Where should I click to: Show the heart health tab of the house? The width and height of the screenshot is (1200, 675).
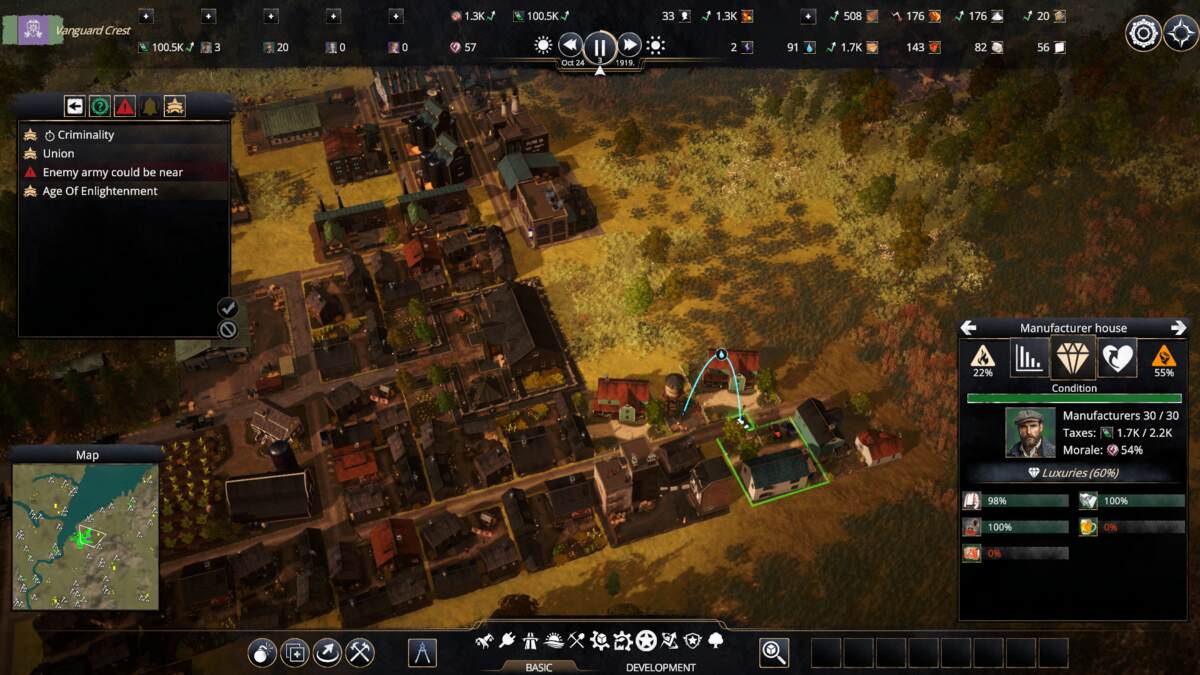pyautogui.click(x=1116, y=357)
